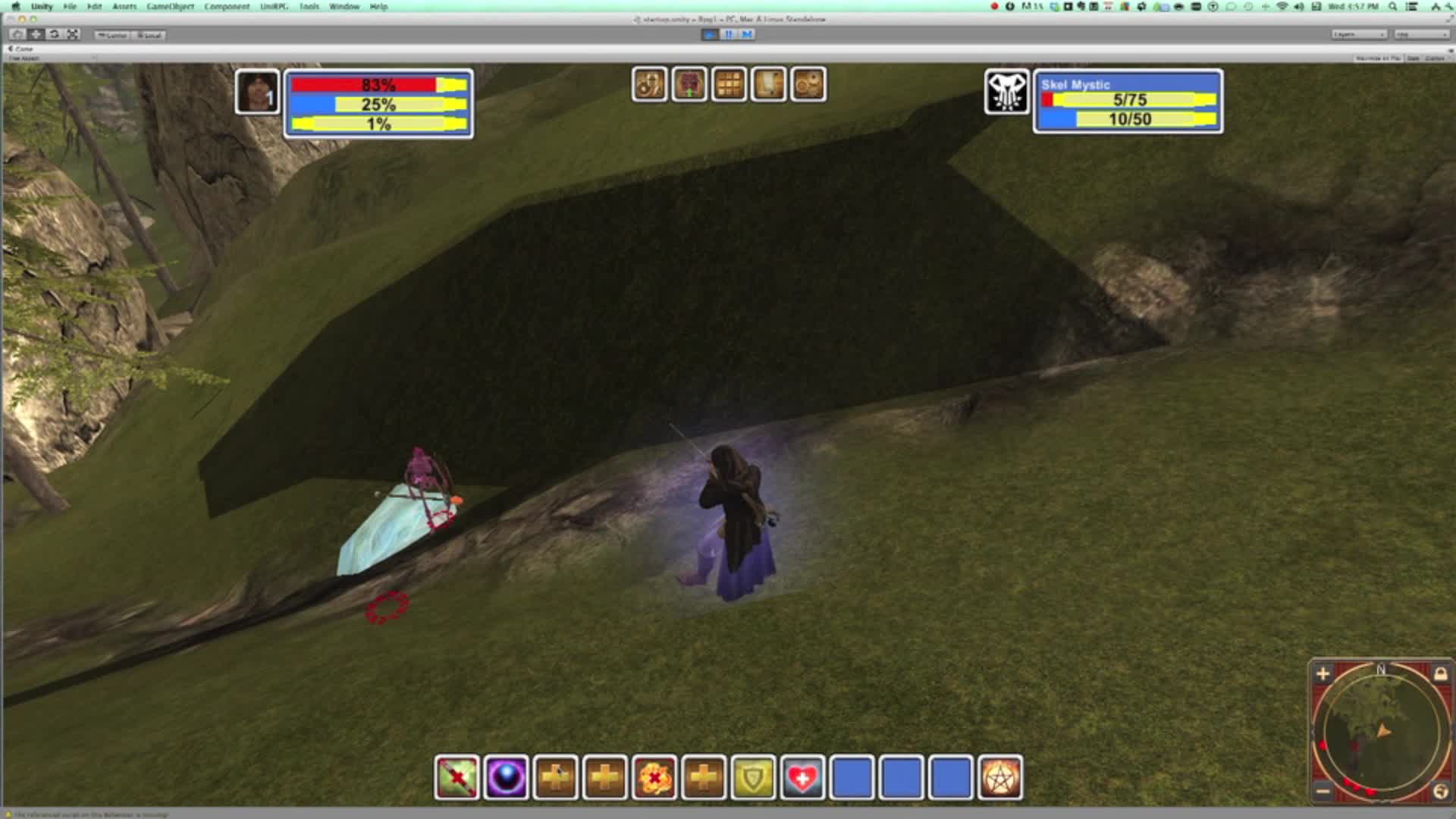1456x819 pixels.
Task: Cast the pentagram spell at the action bar end
Action: (1003, 780)
